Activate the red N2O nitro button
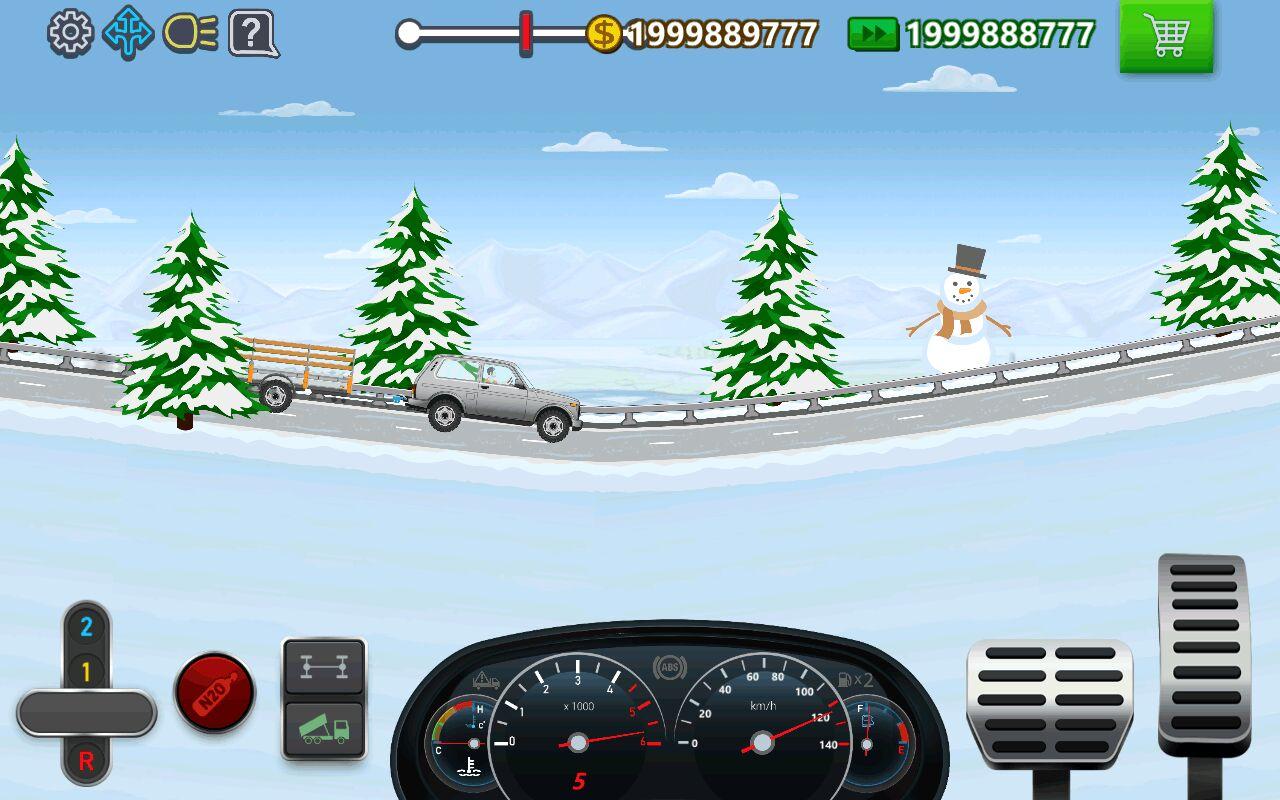Image resolution: width=1280 pixels, height=800 pixels. click(x=214, y=692)
